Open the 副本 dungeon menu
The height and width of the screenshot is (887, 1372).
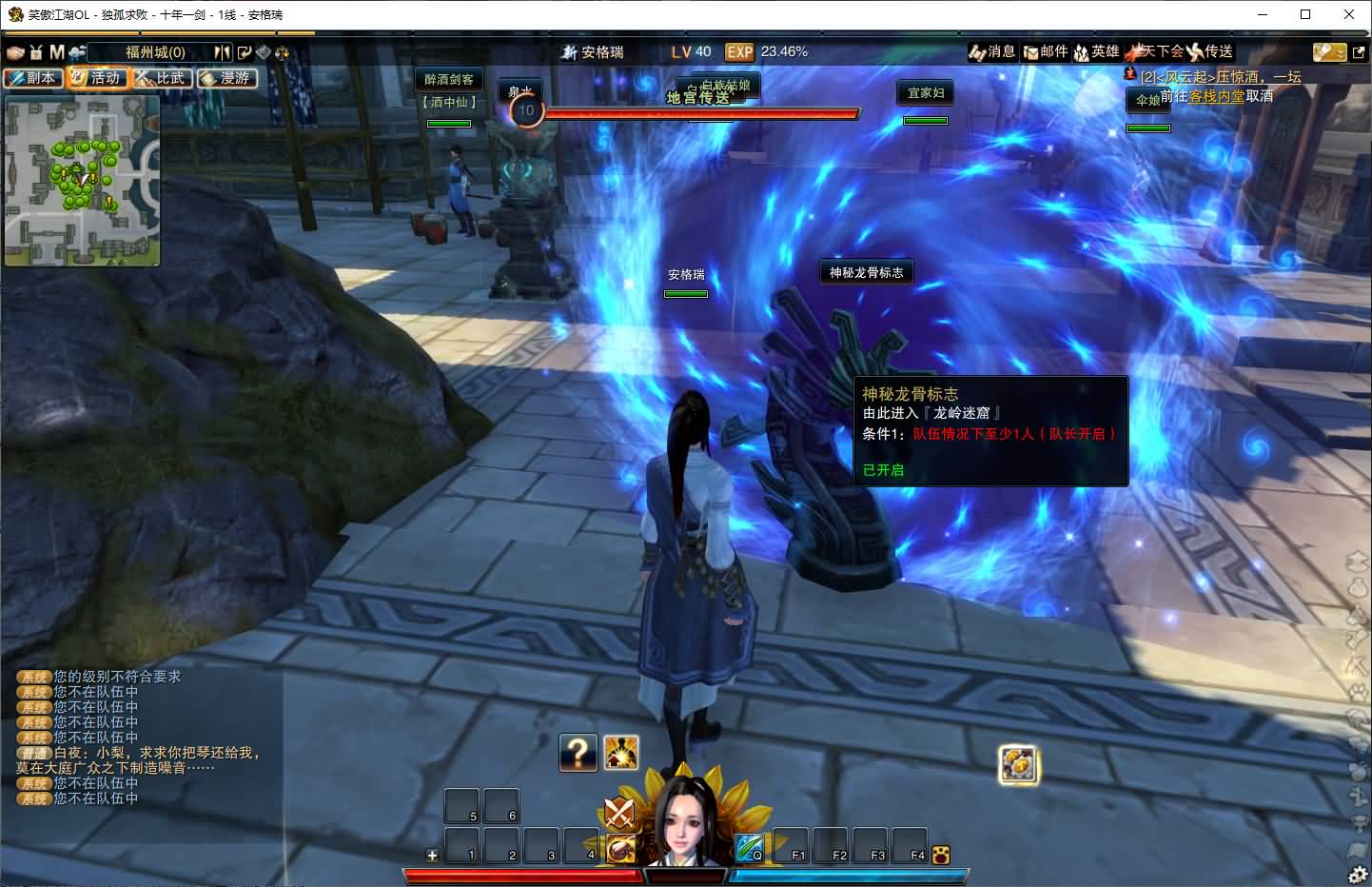pos(34,78)
